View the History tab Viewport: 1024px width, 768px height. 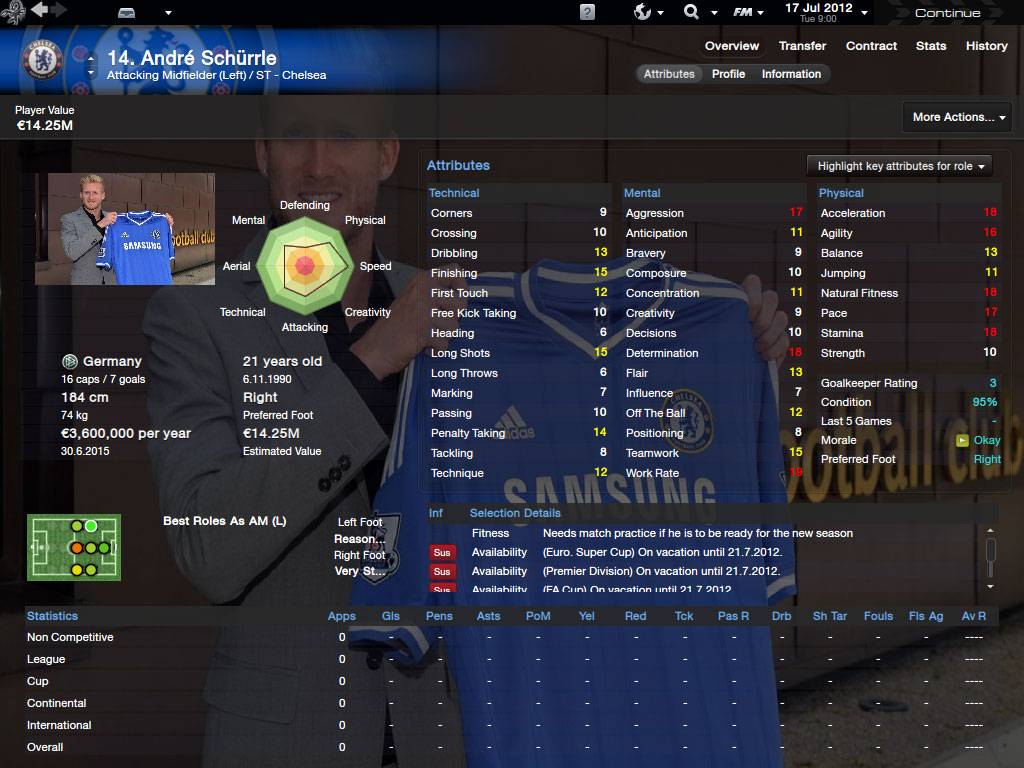point(987,46)
